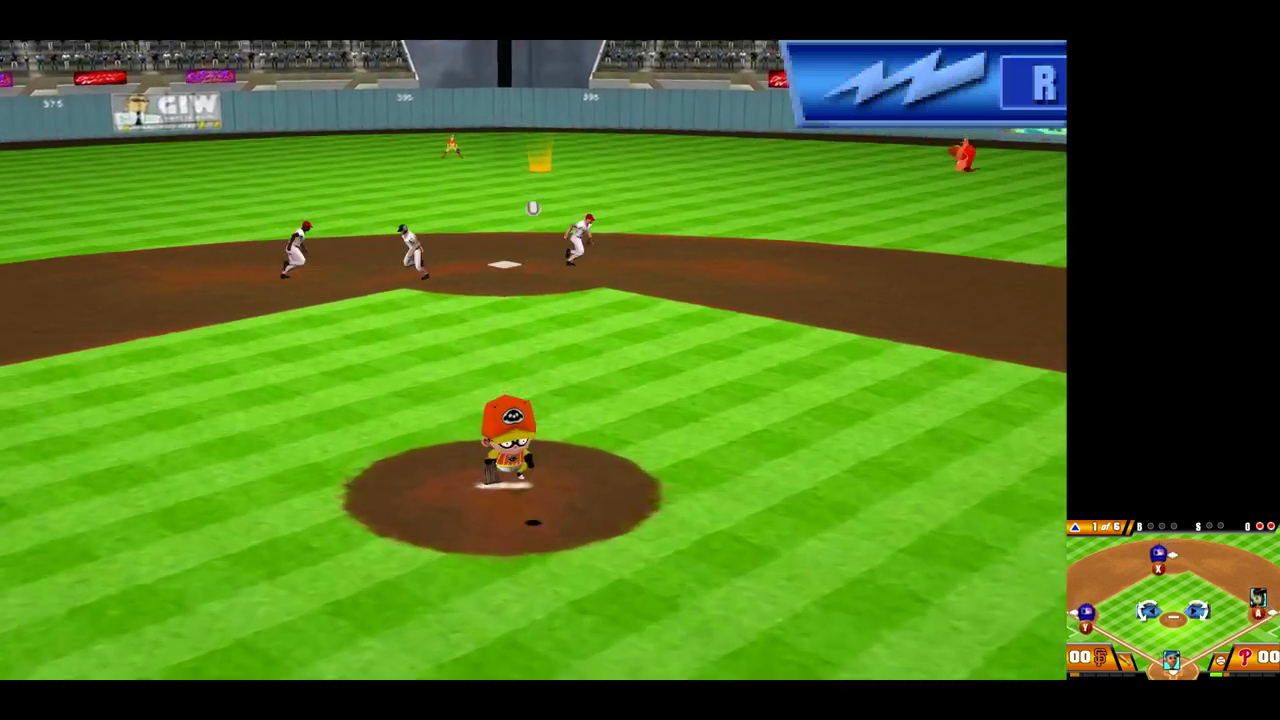Select the SF Giants team logo
1280x720 pixels.
(1099, 658)
